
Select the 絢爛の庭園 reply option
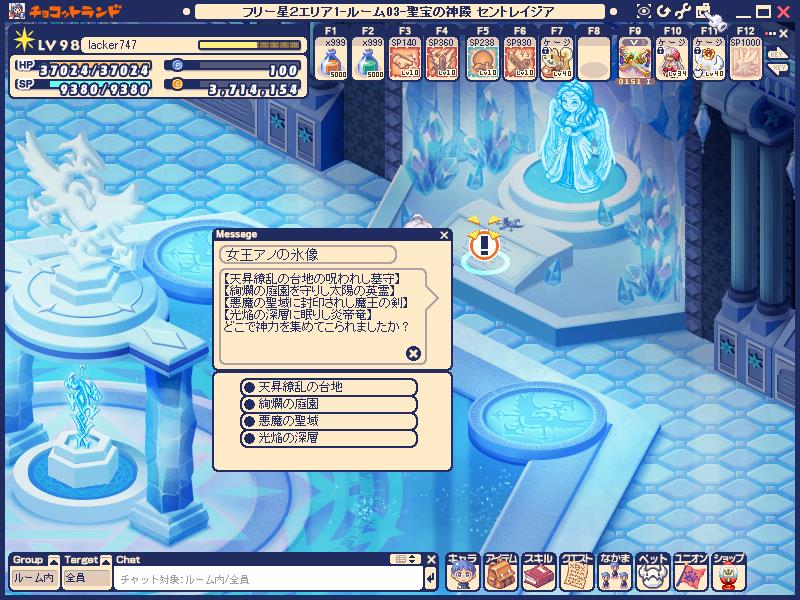tap(329, 404)
